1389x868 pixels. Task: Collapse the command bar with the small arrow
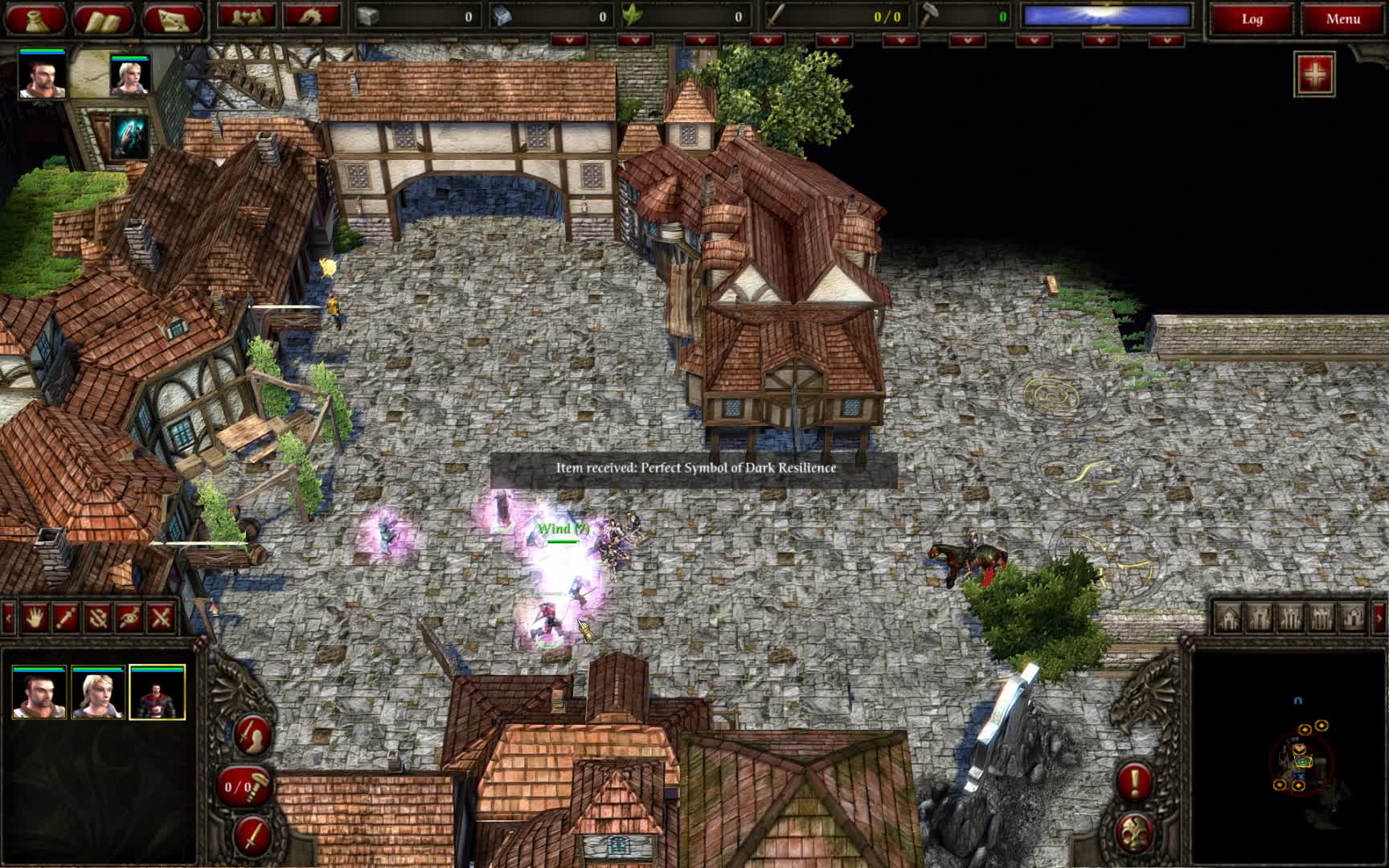[7, 617]
